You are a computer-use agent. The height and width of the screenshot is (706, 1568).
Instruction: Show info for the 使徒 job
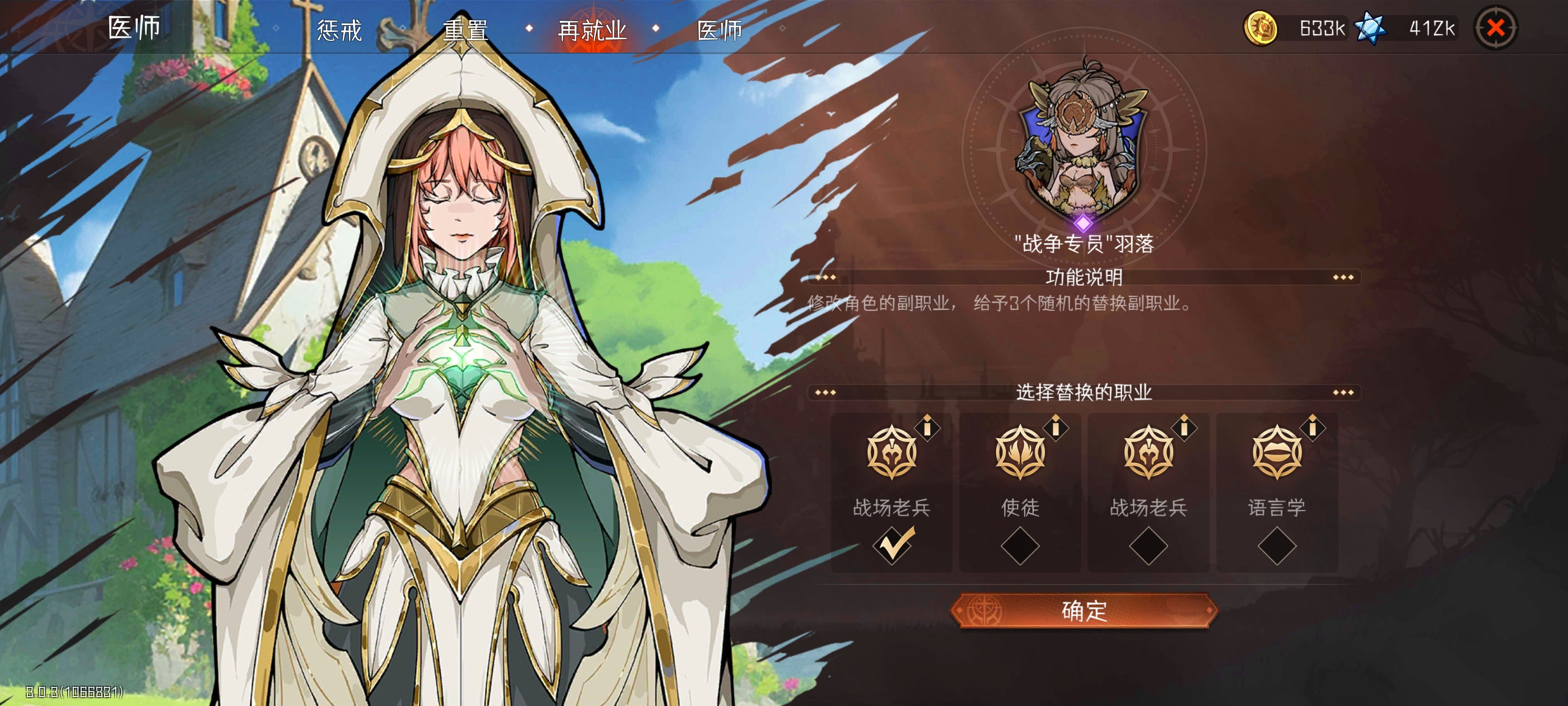pyautogui.click(x=1056, y=428)
